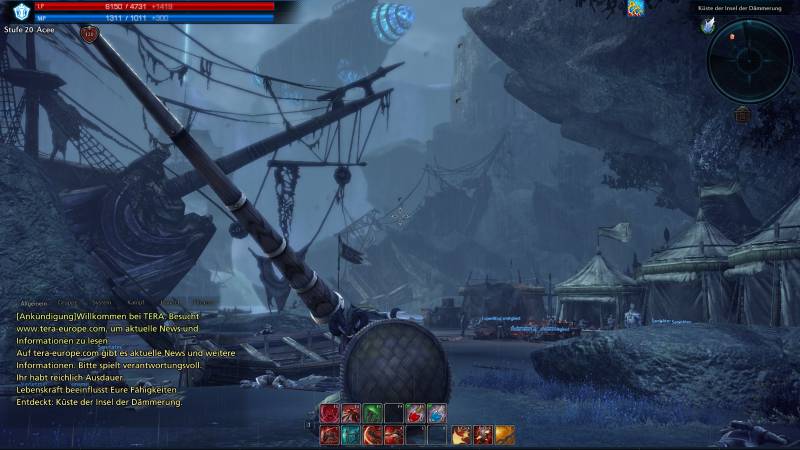Screen dimensions: 800x450
Task: Open the circular minimap
Action: point(749,58)
